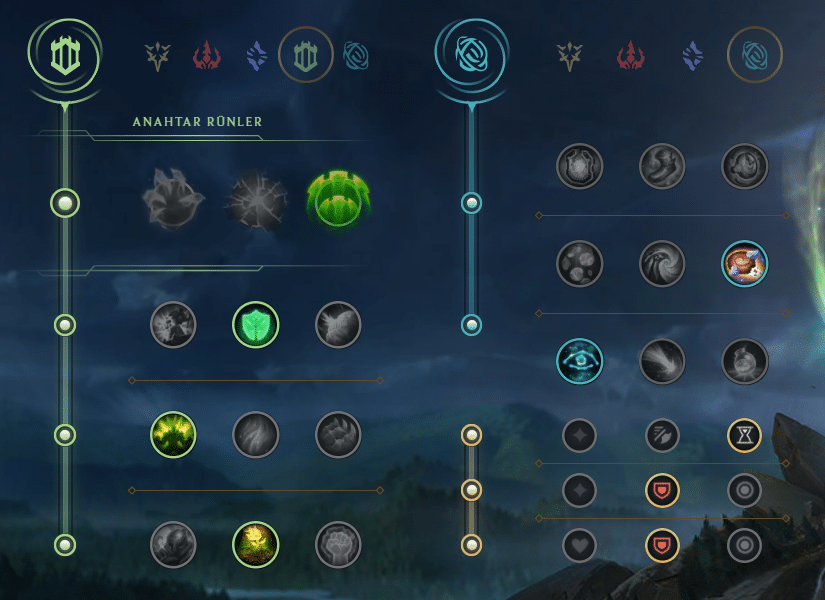
Task: Select the Biscuit Delivery rune
Action: (x=745, y=264)
